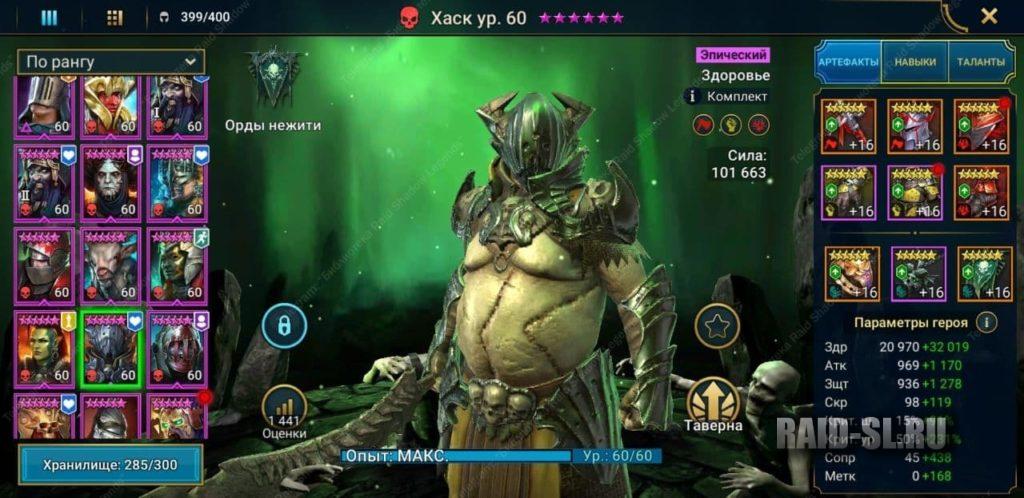Open the Хранилище 285/300 vault

pos(110,465)
